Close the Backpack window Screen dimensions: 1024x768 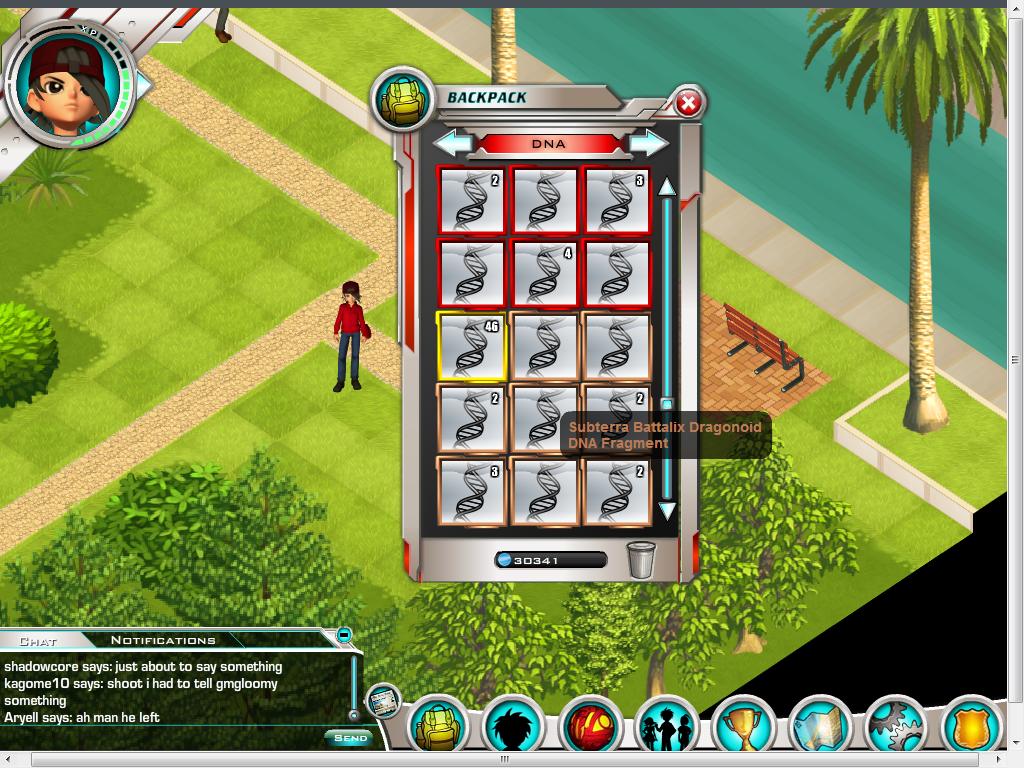pos(688,103)
